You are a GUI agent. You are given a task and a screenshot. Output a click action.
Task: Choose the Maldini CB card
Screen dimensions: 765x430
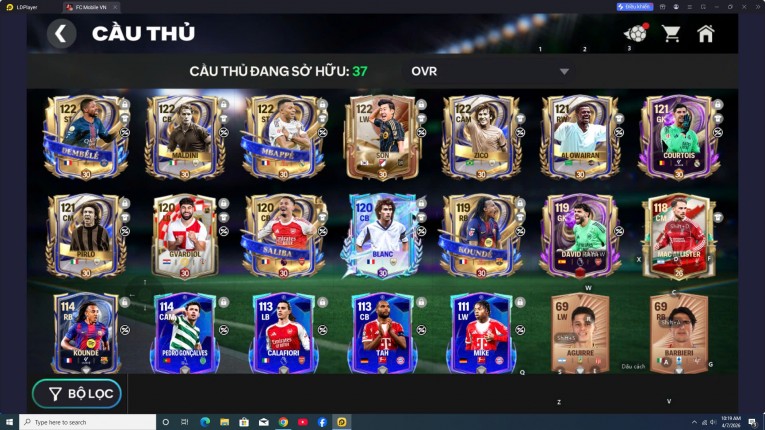click(184, 137)
